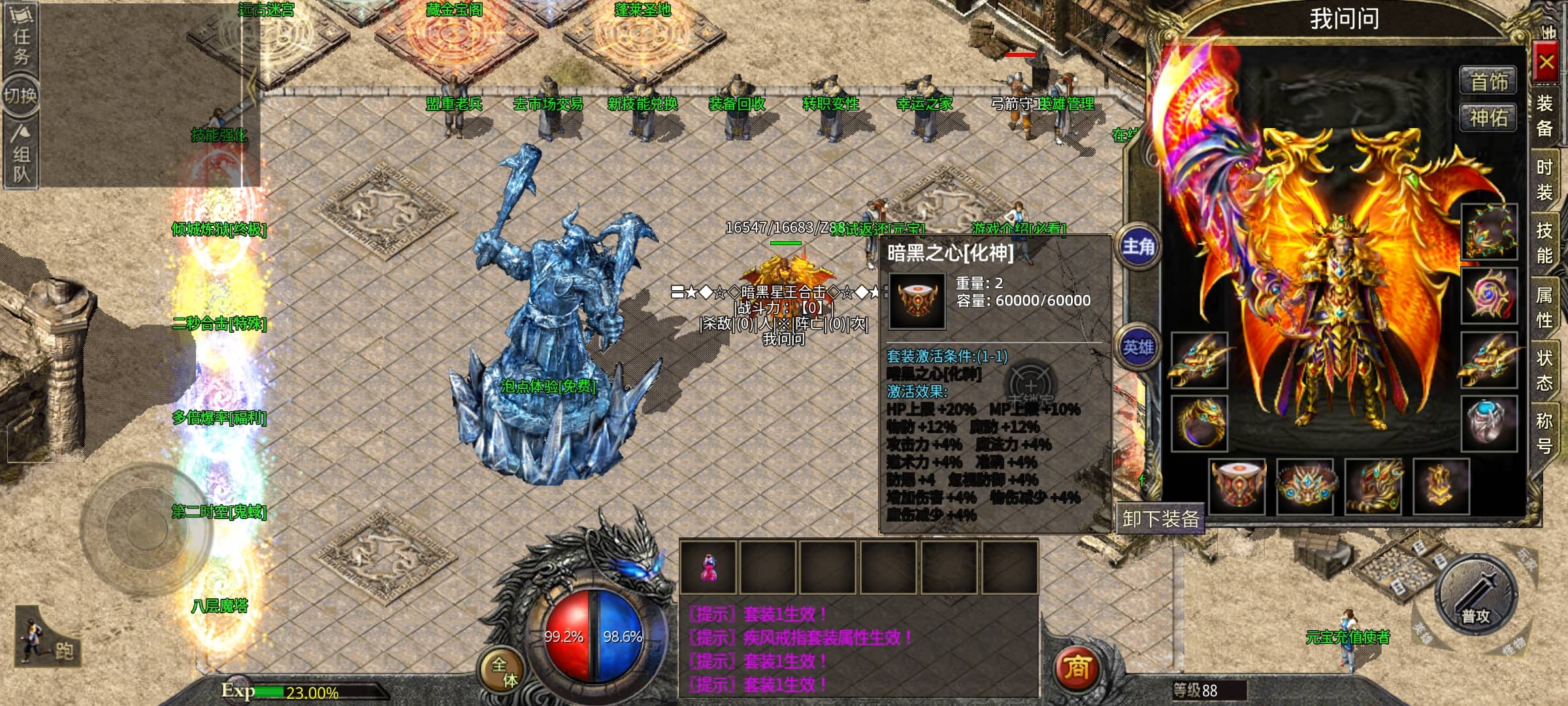Switch to the 属性 attributes tab

1544,307
